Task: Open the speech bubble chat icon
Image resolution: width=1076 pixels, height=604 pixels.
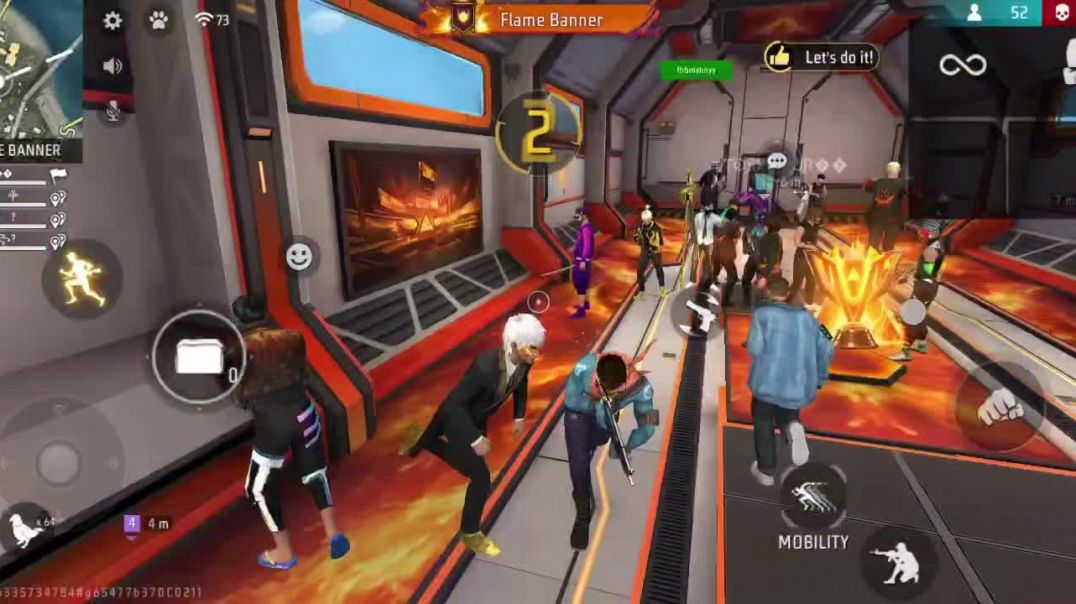Action: tap(777, 161)
